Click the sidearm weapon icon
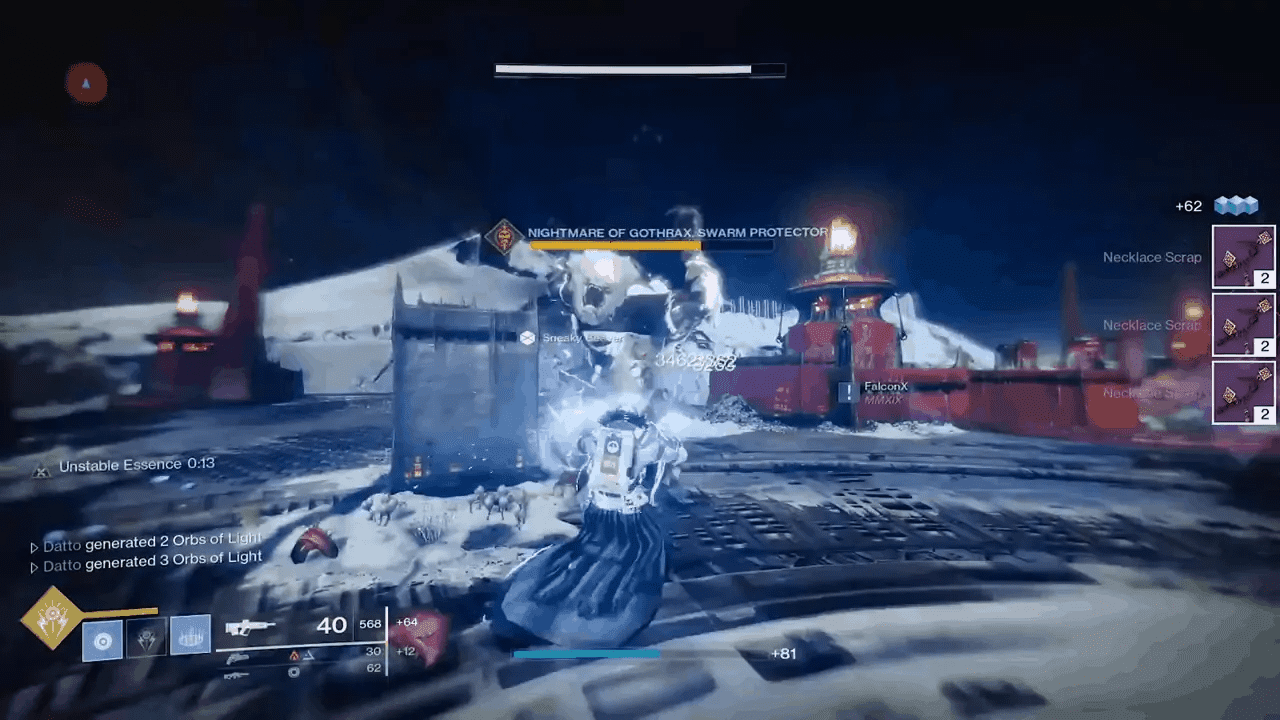Image resolution: width=1280 pixels, height=720 pixels. (237, 655)
